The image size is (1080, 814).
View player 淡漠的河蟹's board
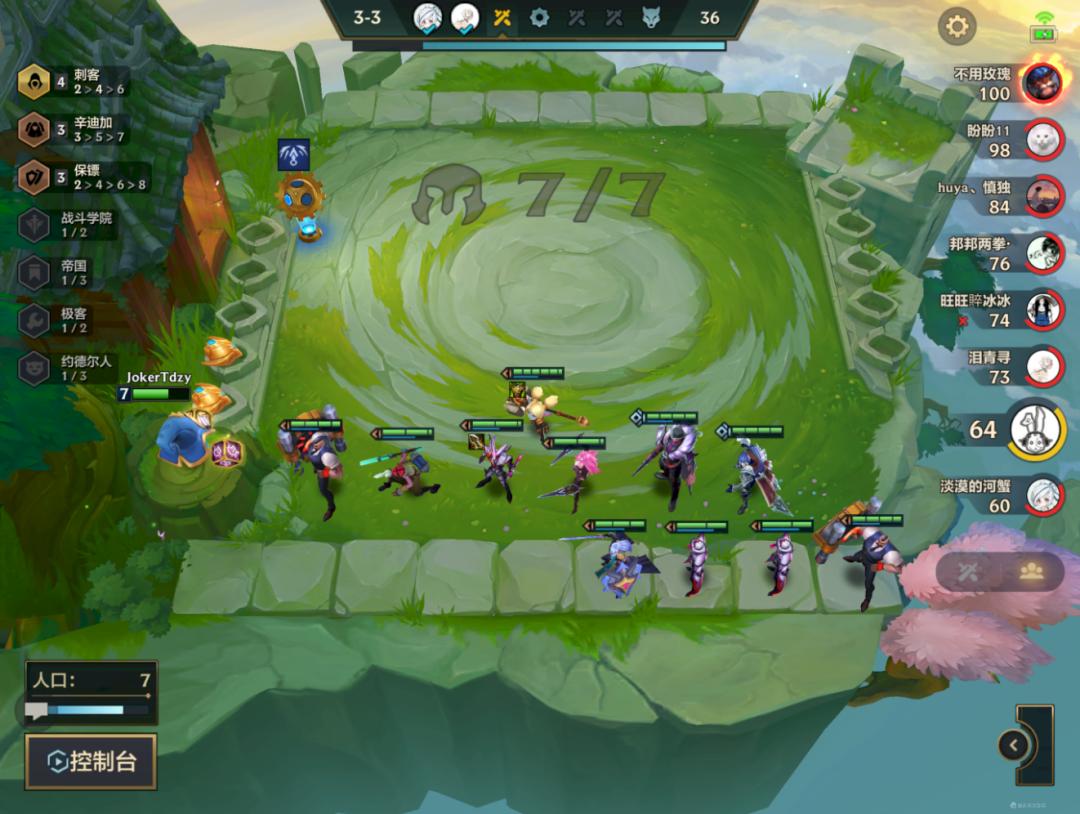tap(1043, 494)
